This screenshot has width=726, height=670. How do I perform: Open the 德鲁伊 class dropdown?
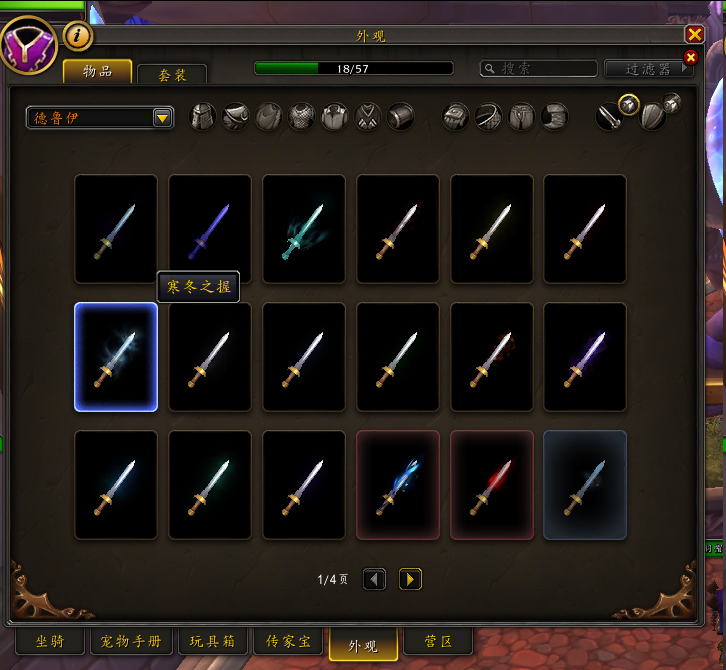tap(100, 118)
